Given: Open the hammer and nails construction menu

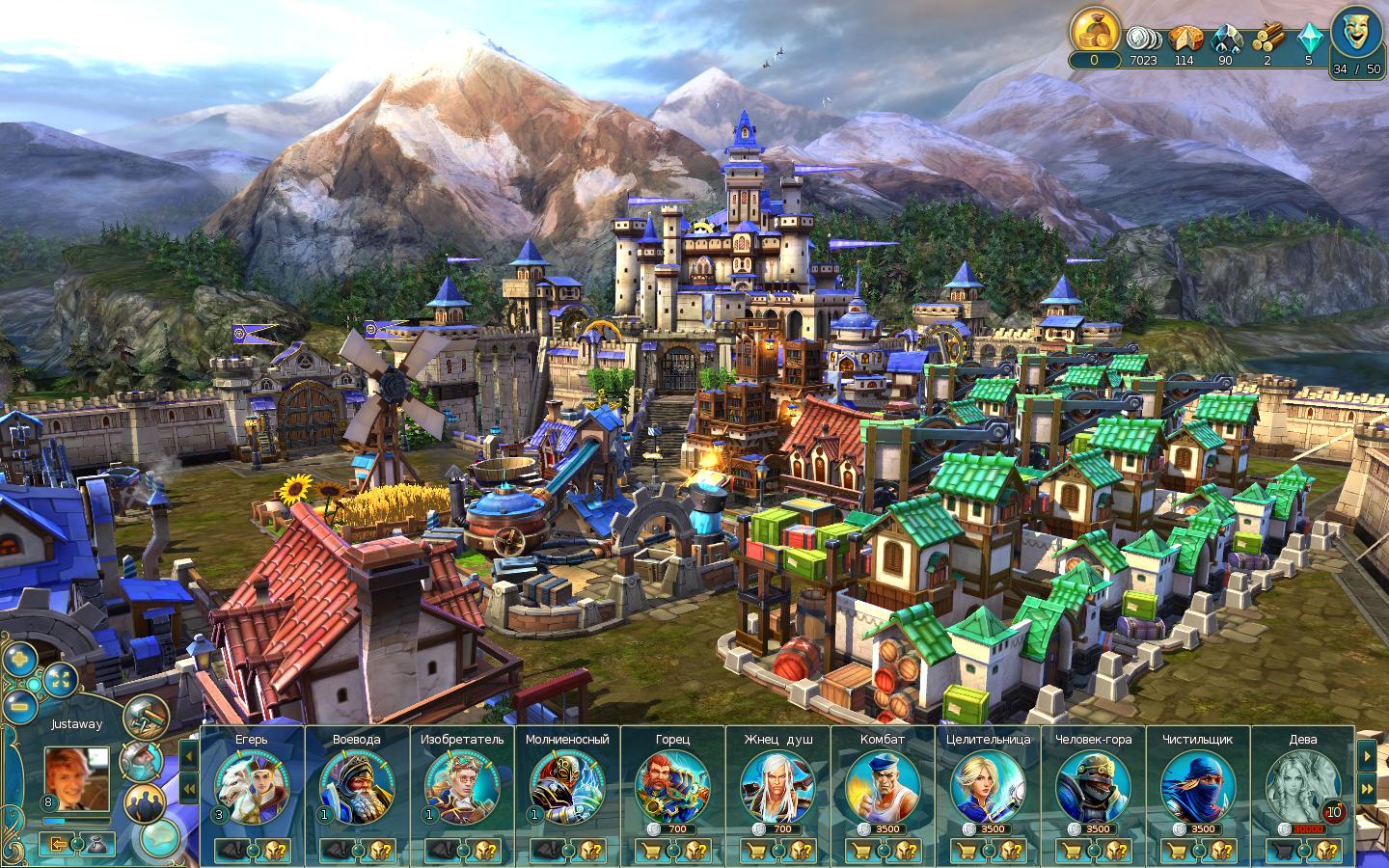Looking at the screenshot, I should click(147, 716).
